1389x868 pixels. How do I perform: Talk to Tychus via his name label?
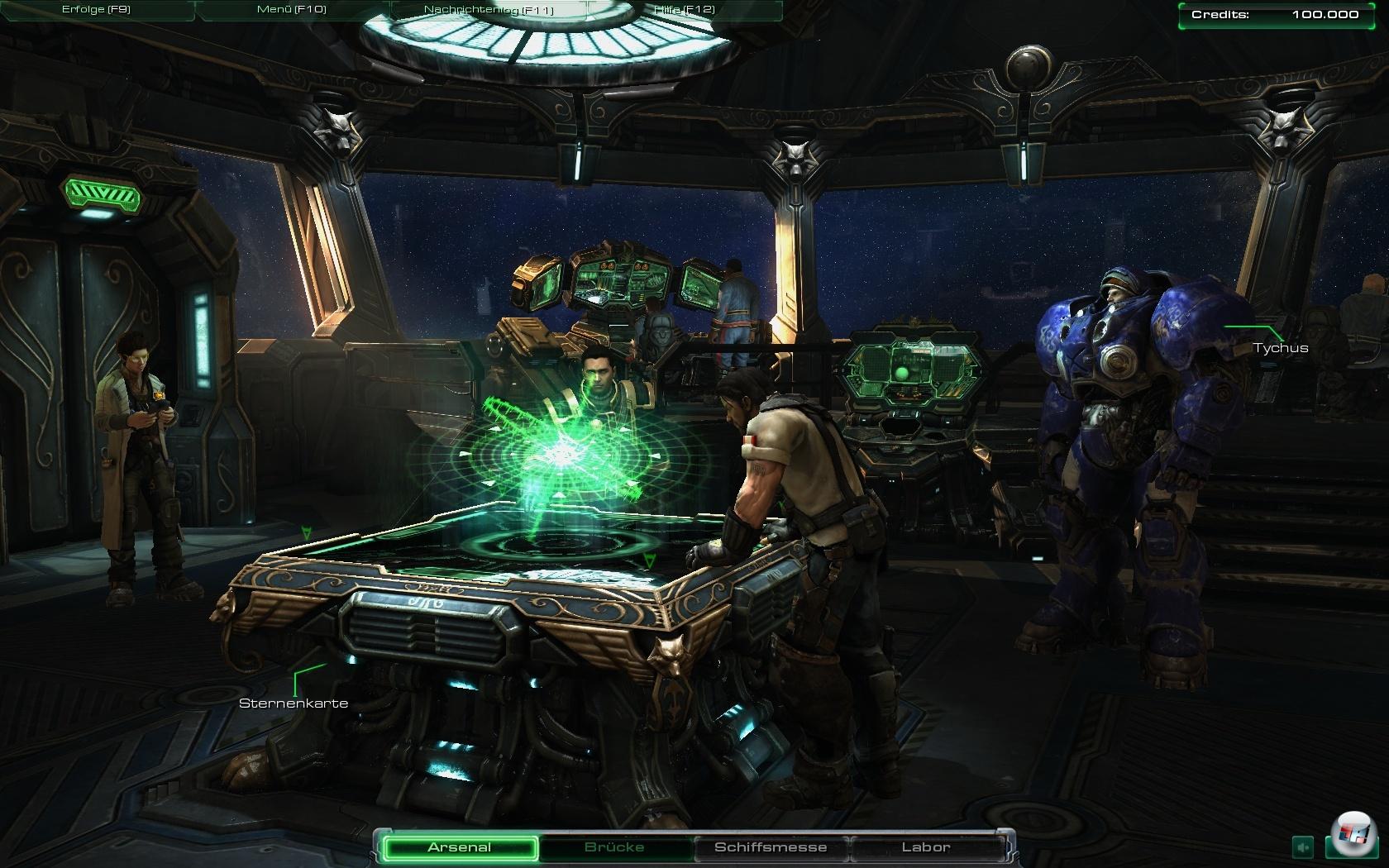coord(1281,348)
